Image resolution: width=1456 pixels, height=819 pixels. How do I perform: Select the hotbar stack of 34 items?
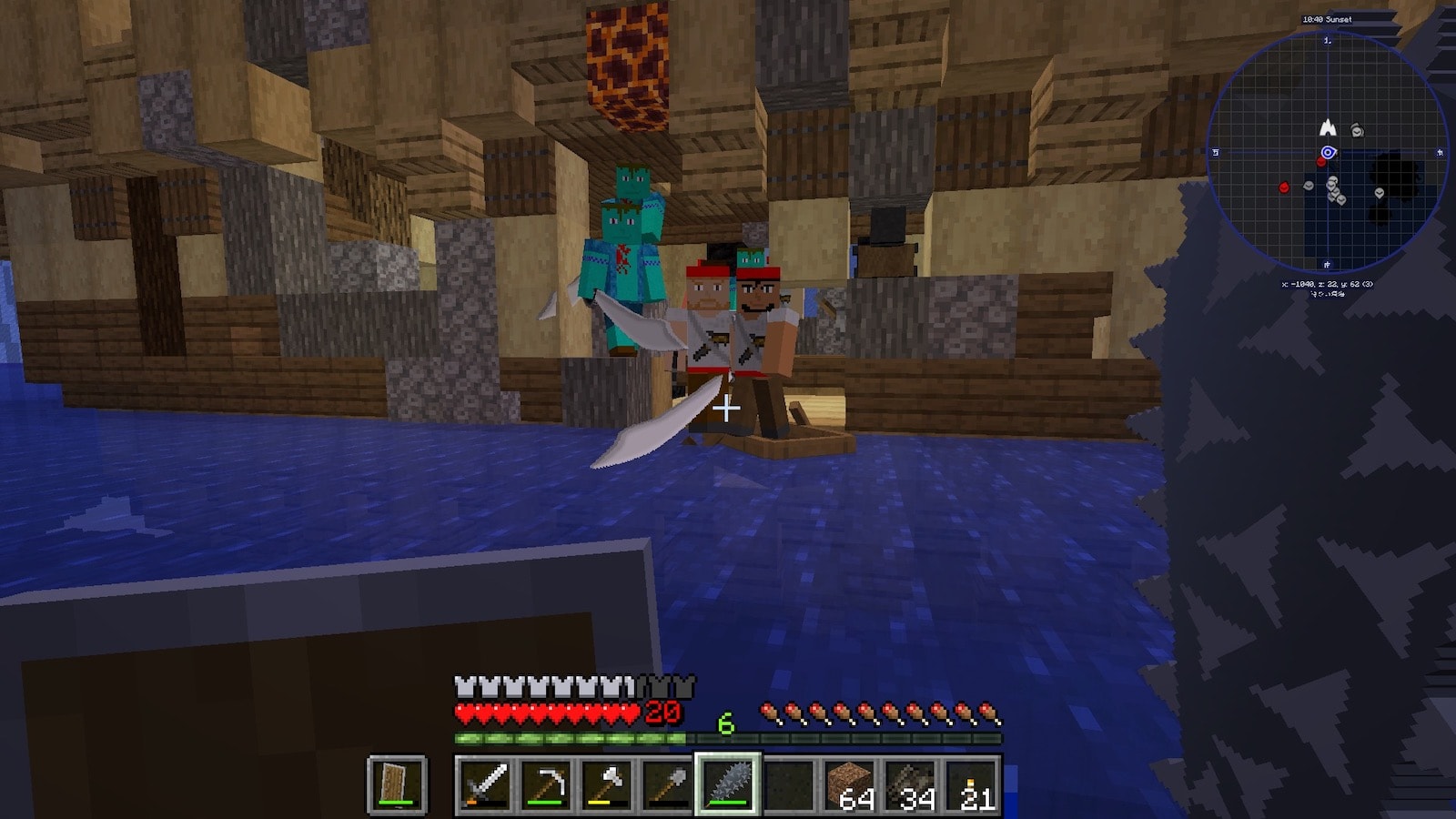[x=910, y=784]
